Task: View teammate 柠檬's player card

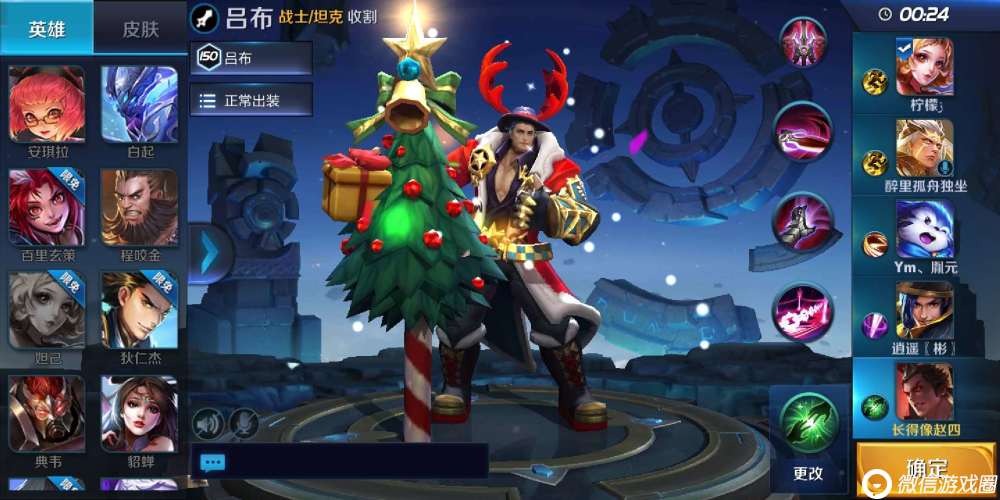Action: 924,74
